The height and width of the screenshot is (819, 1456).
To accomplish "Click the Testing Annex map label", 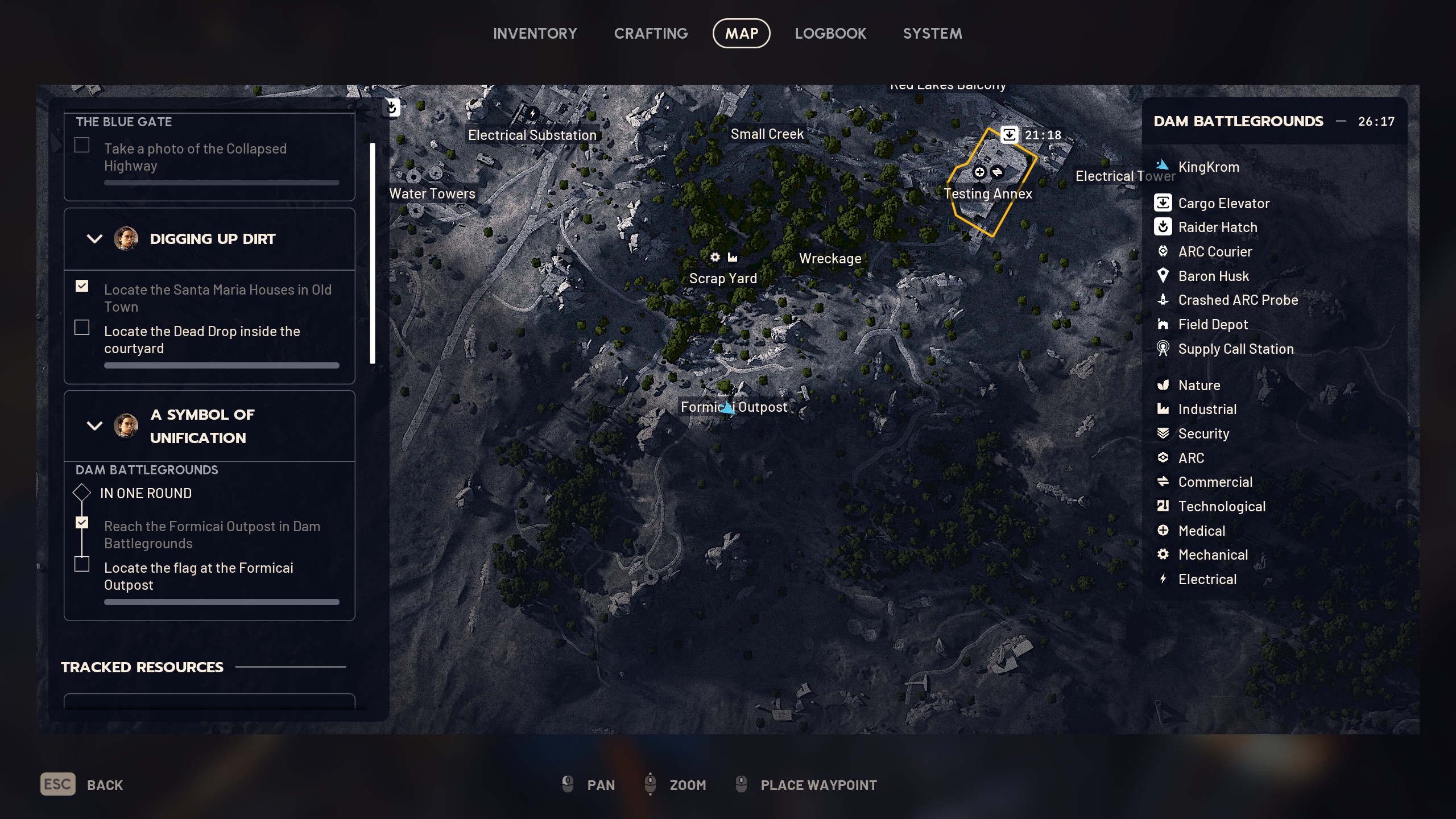I will coord(987,194).
